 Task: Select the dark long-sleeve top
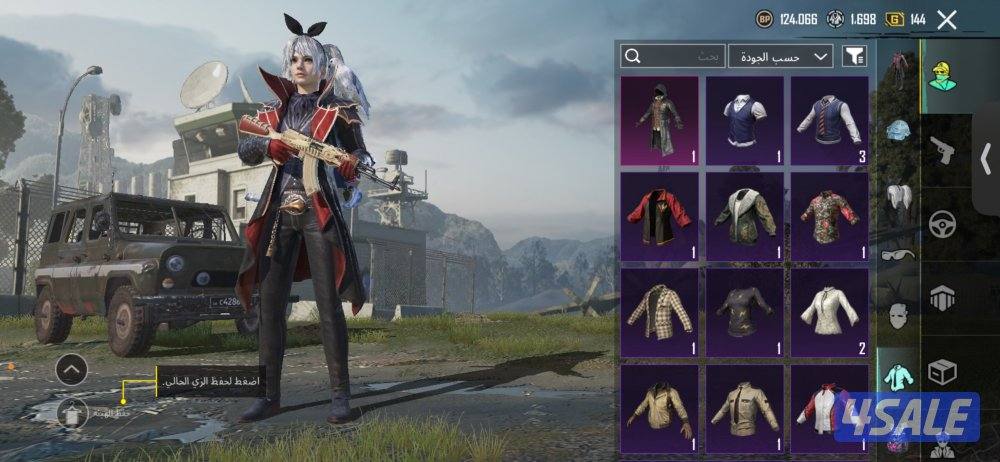[745, 313]
